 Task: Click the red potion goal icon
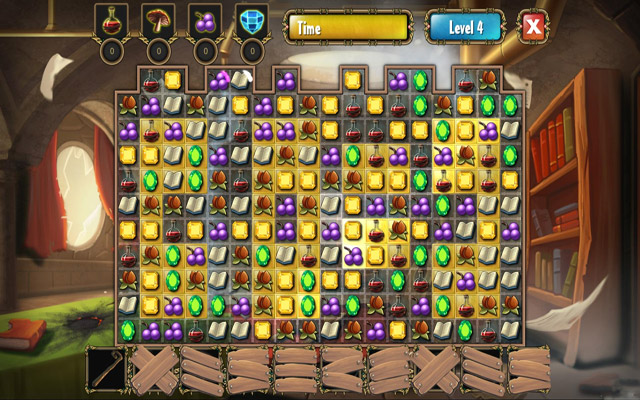pos(112,20)
